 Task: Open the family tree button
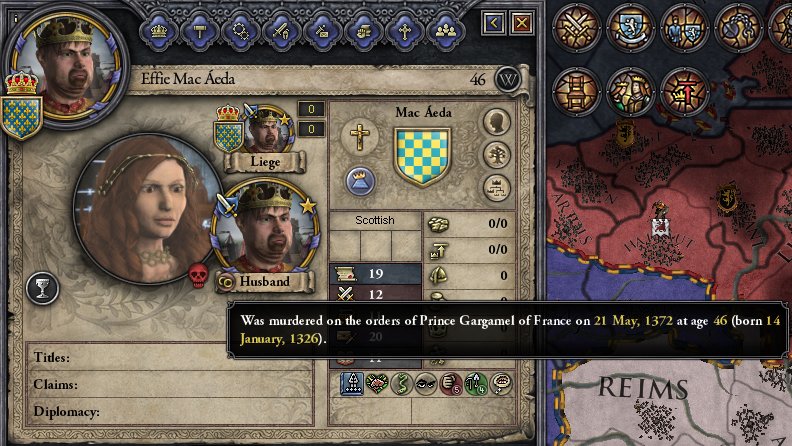point(497,154)
